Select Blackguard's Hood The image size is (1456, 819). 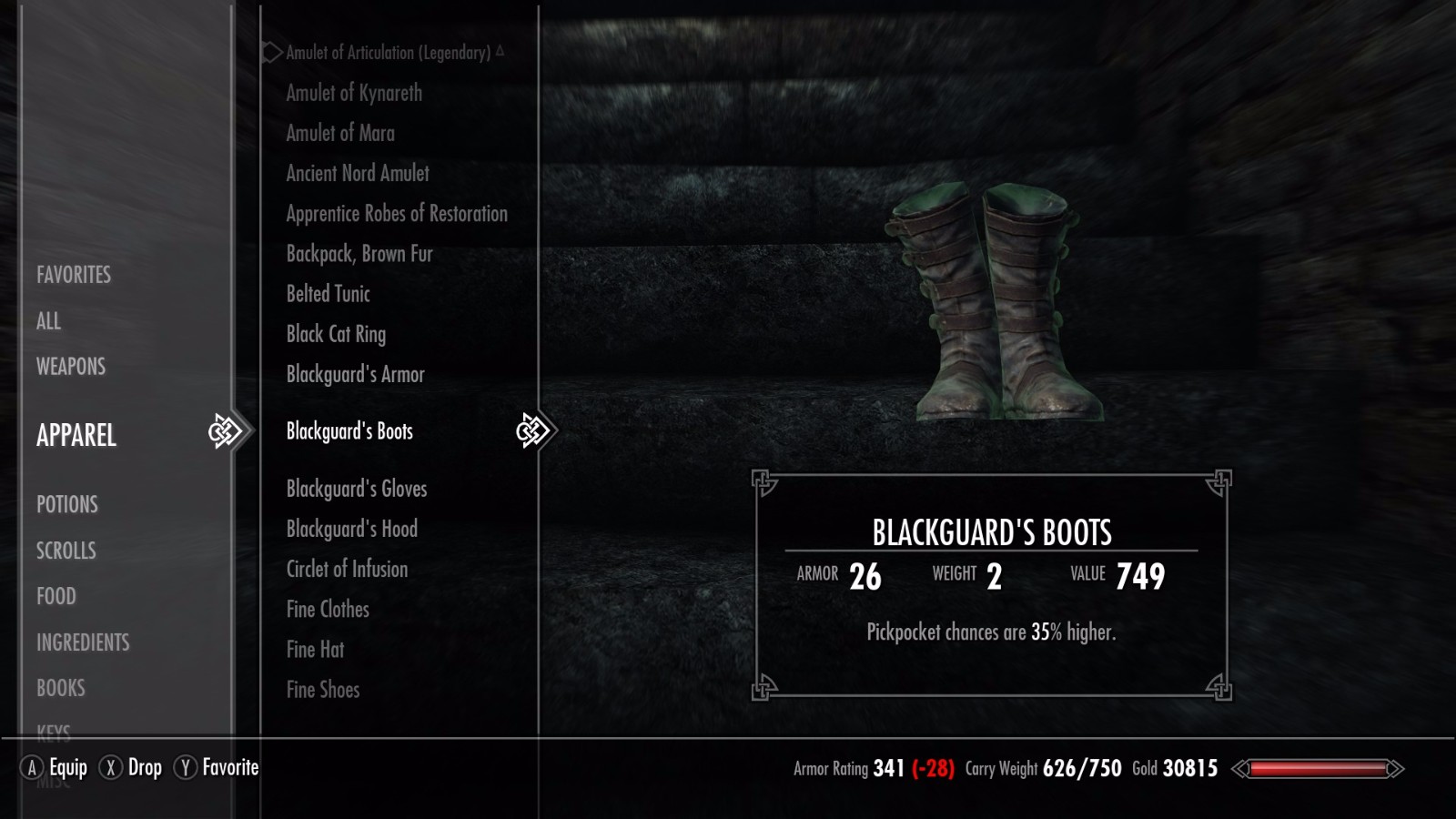point(352,529)
